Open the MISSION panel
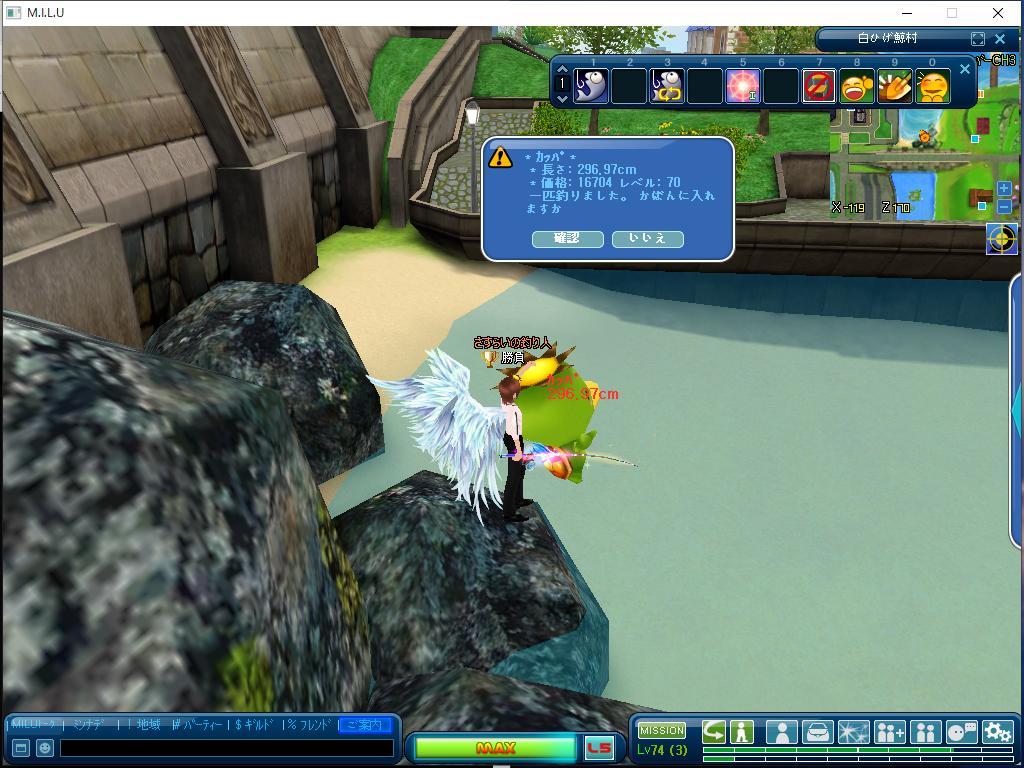The width and height of the screenshot is (1024, 768). point(662,730)
